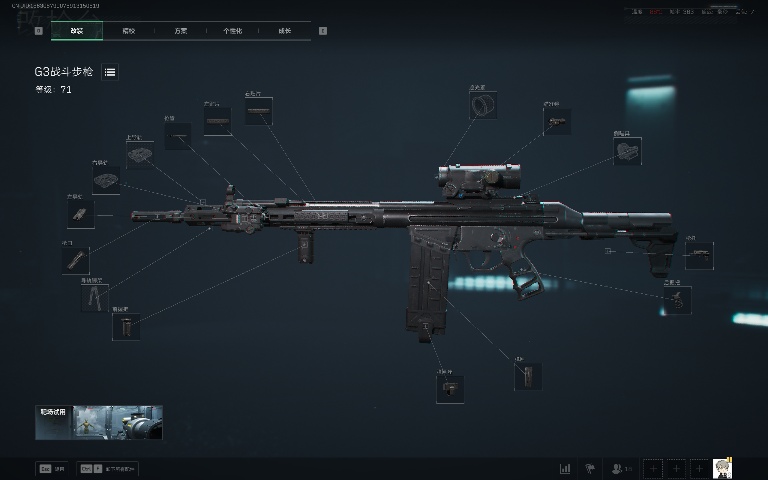
Task: Show weapon stats via bar chart icon
Action: [x=565, y=467]
